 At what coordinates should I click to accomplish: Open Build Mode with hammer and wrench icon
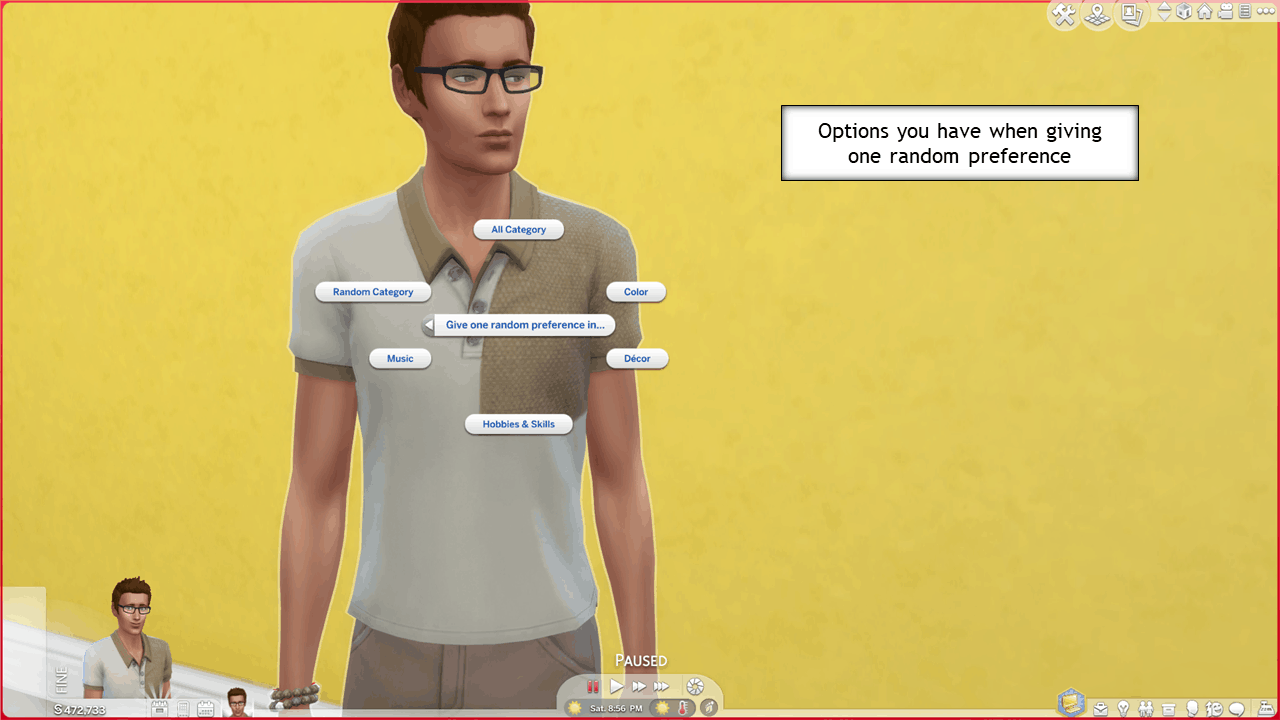tap(1064, 14)
